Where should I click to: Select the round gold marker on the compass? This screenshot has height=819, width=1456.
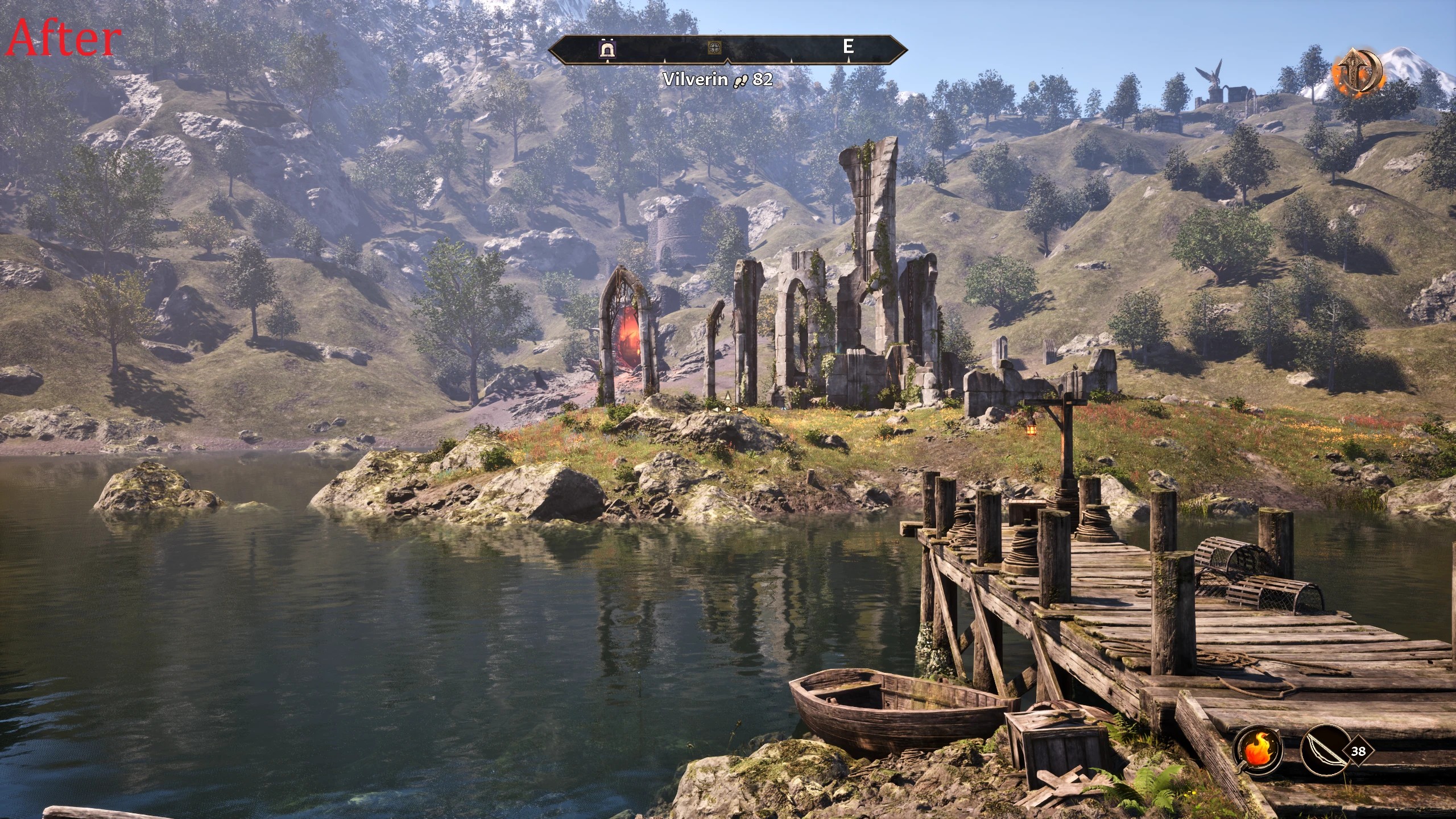714,48
